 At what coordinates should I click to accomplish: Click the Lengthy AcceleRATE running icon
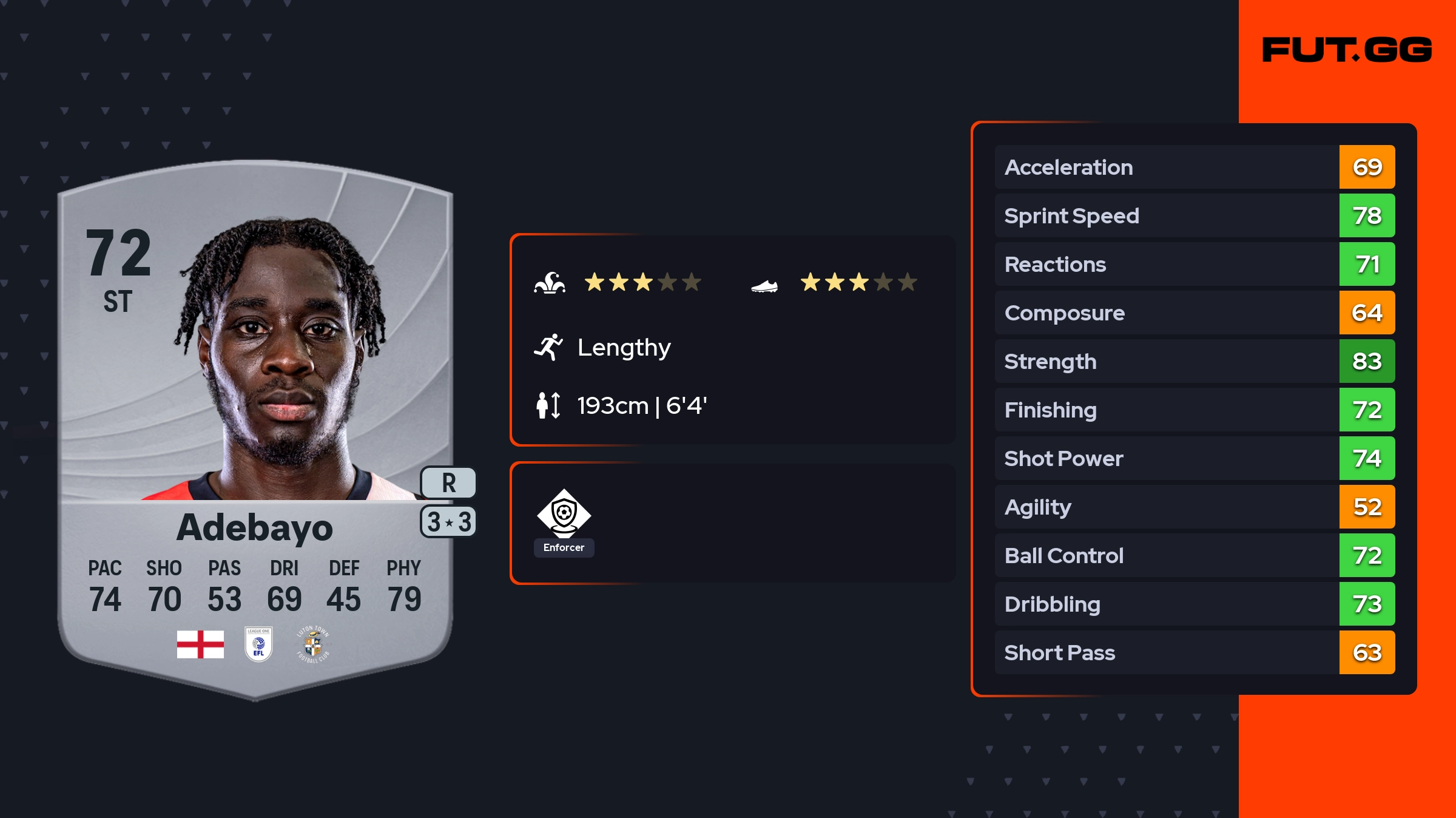(548, 347)
